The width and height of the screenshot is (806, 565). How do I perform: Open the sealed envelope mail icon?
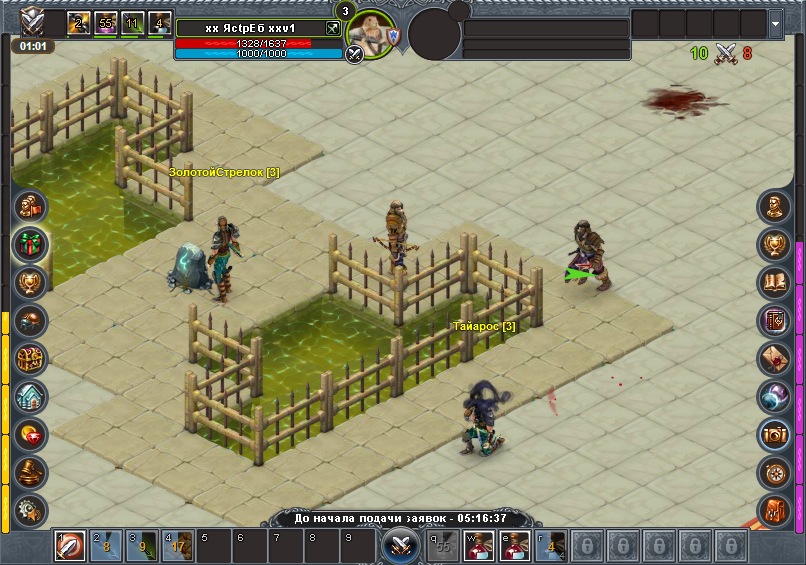775,358
